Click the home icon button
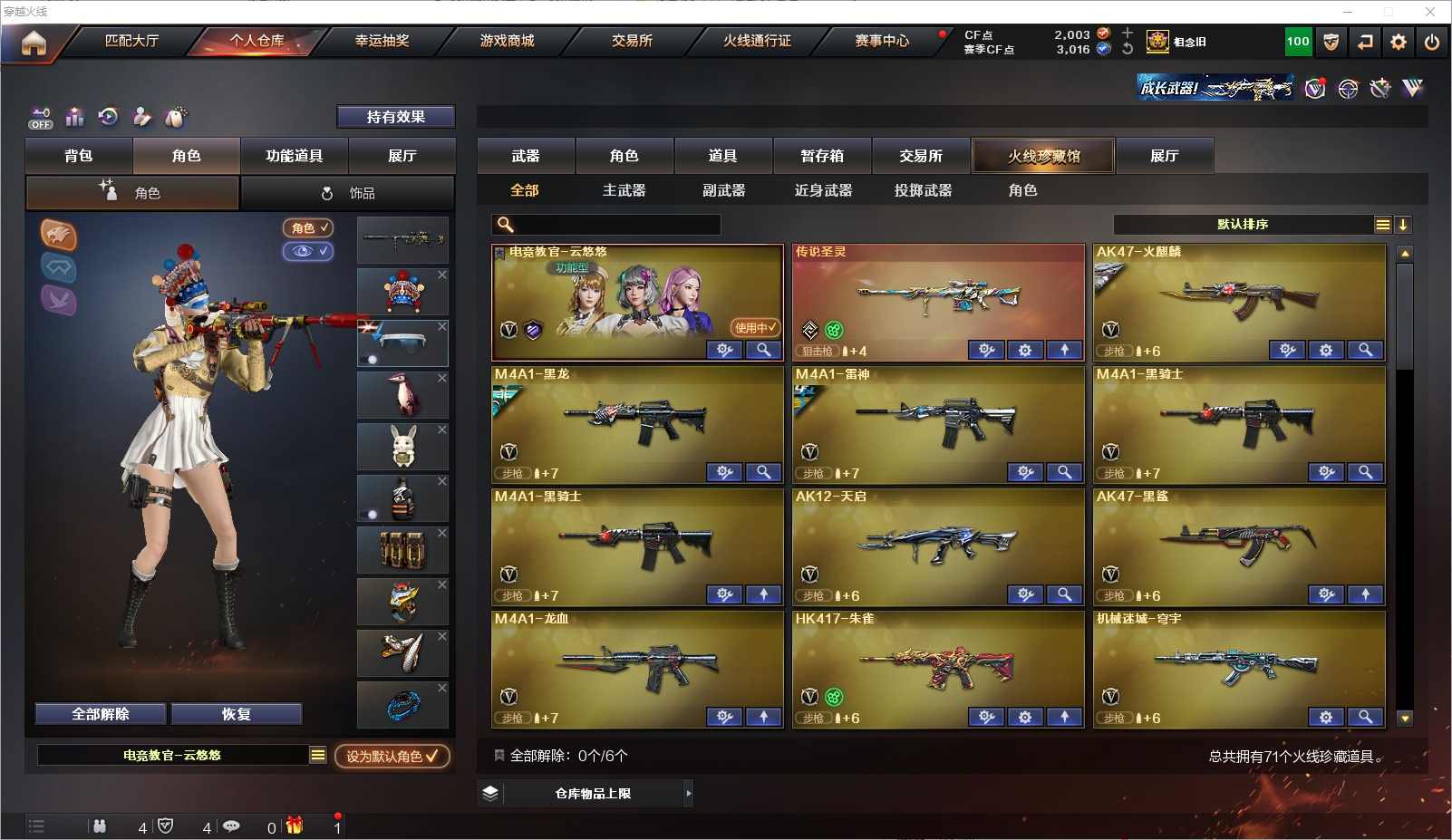 (x=34, y=43)
